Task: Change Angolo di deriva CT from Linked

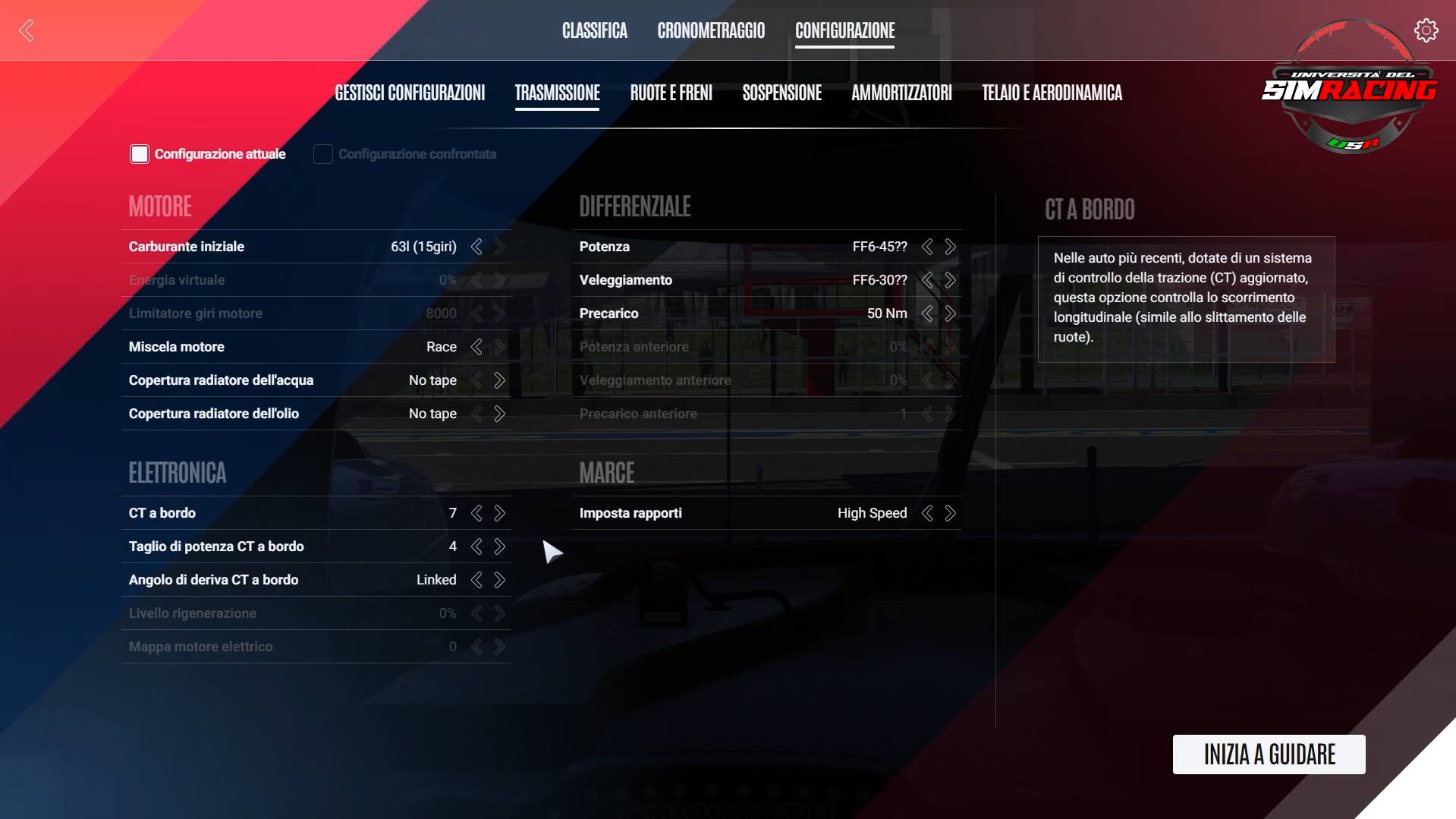Action: (500, 579)
